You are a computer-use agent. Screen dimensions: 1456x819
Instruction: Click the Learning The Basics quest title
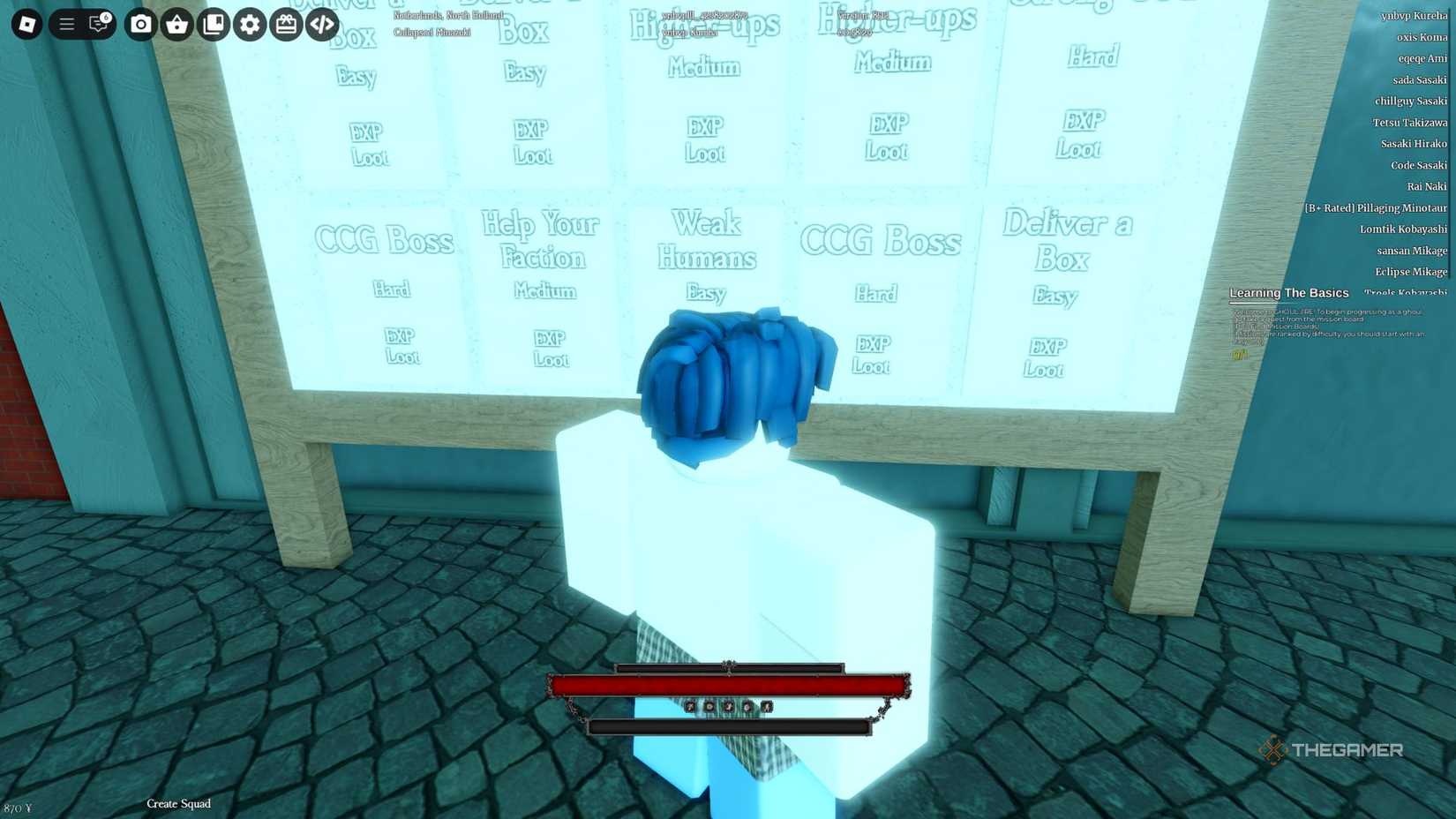click(x=1289, y=292)
